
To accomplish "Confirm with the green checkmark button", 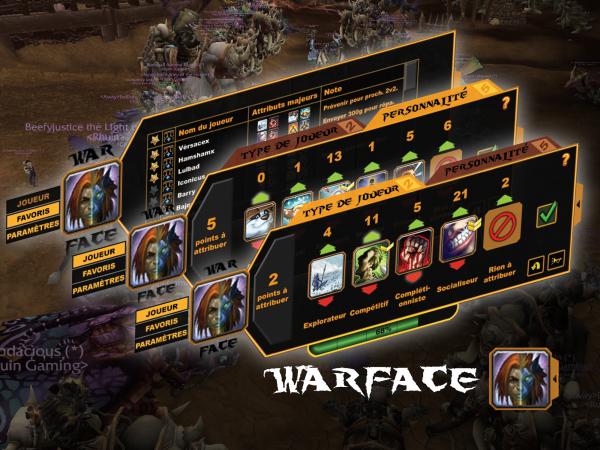I will tap(545, 213).
